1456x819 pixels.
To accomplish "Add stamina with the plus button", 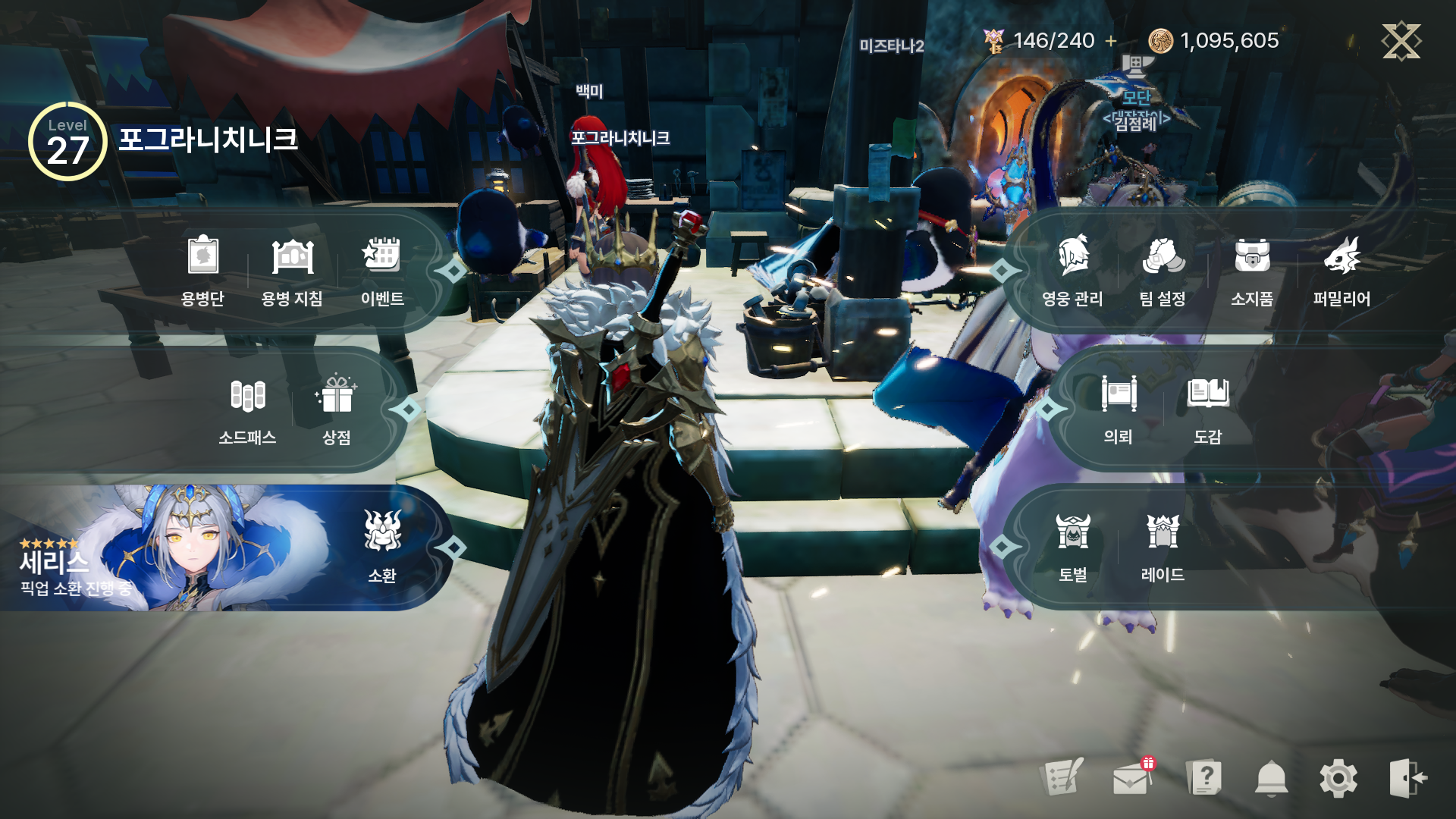I will click(1111, 41).
